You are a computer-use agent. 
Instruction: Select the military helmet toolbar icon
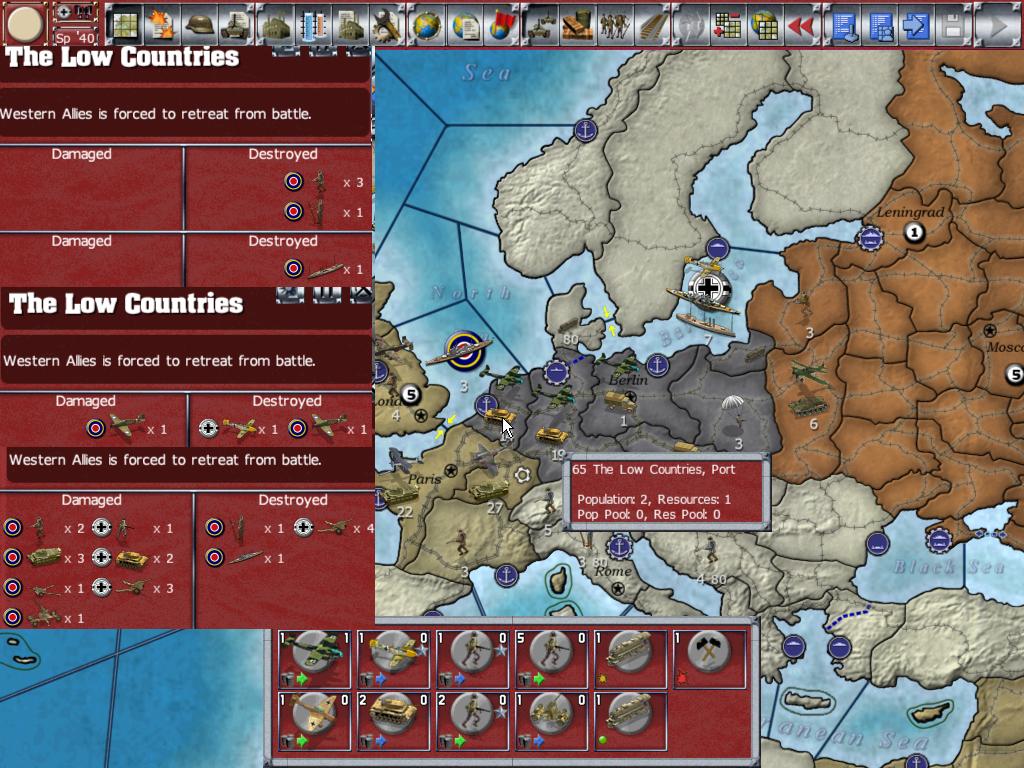coord(198,25)
